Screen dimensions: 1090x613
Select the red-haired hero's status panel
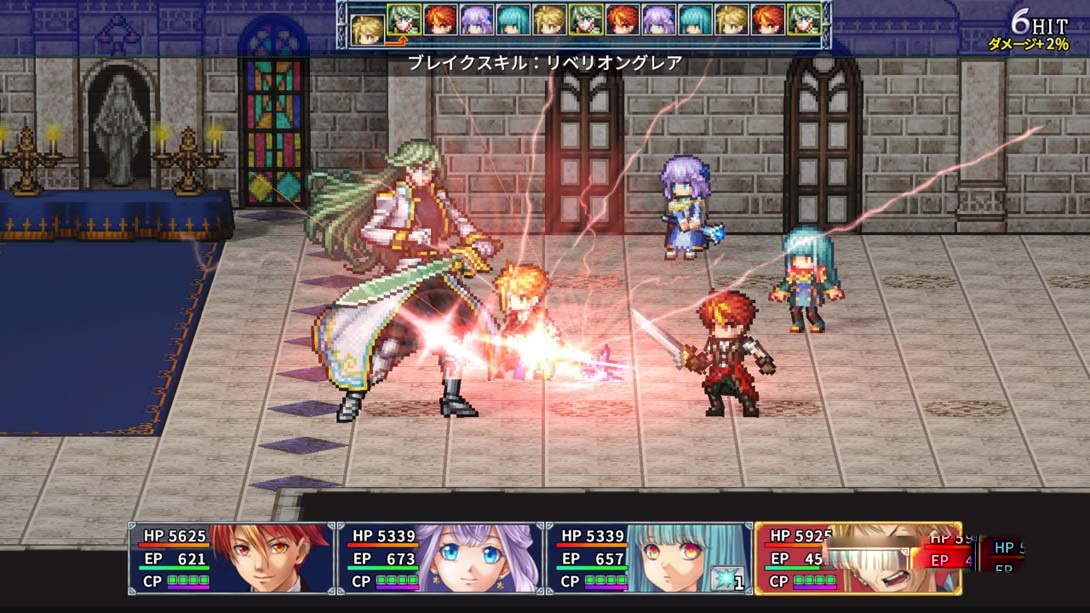click(x=231, y=558)
